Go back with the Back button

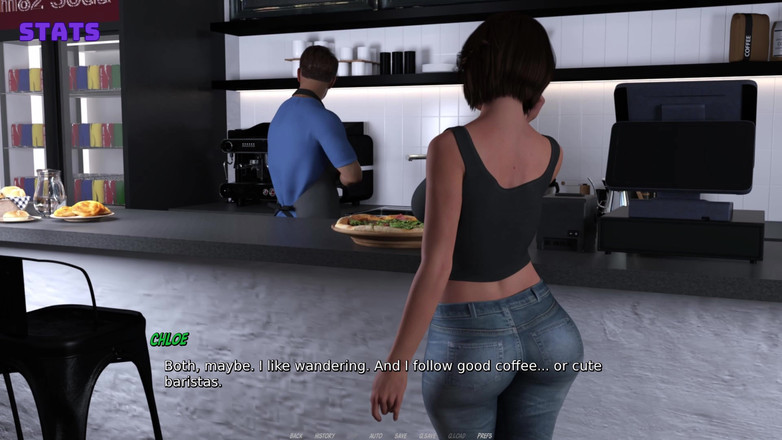tap(296, 436)
